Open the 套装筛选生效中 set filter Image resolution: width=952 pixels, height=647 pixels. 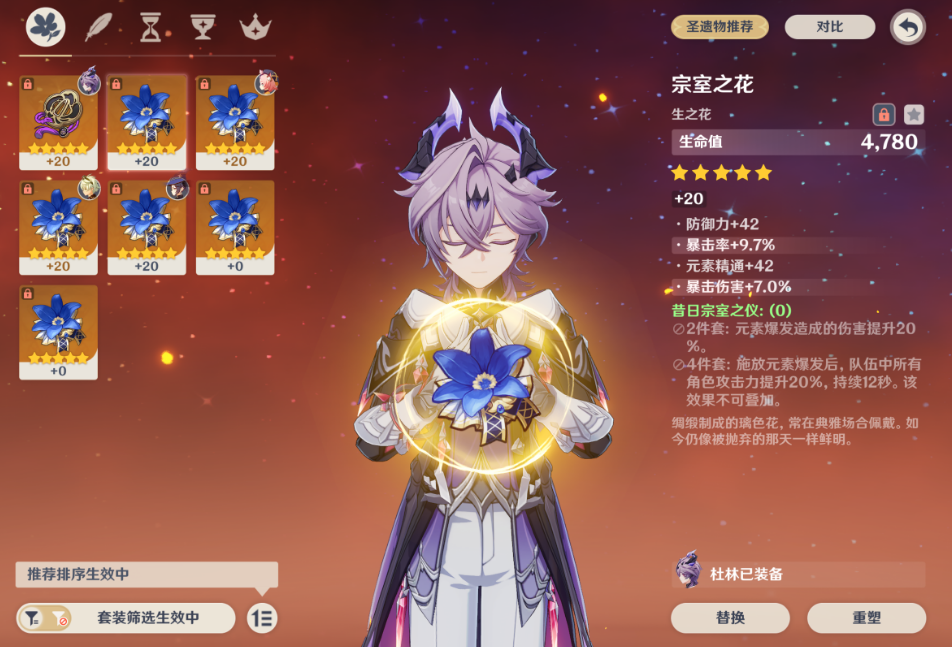(x=126, y=618)
